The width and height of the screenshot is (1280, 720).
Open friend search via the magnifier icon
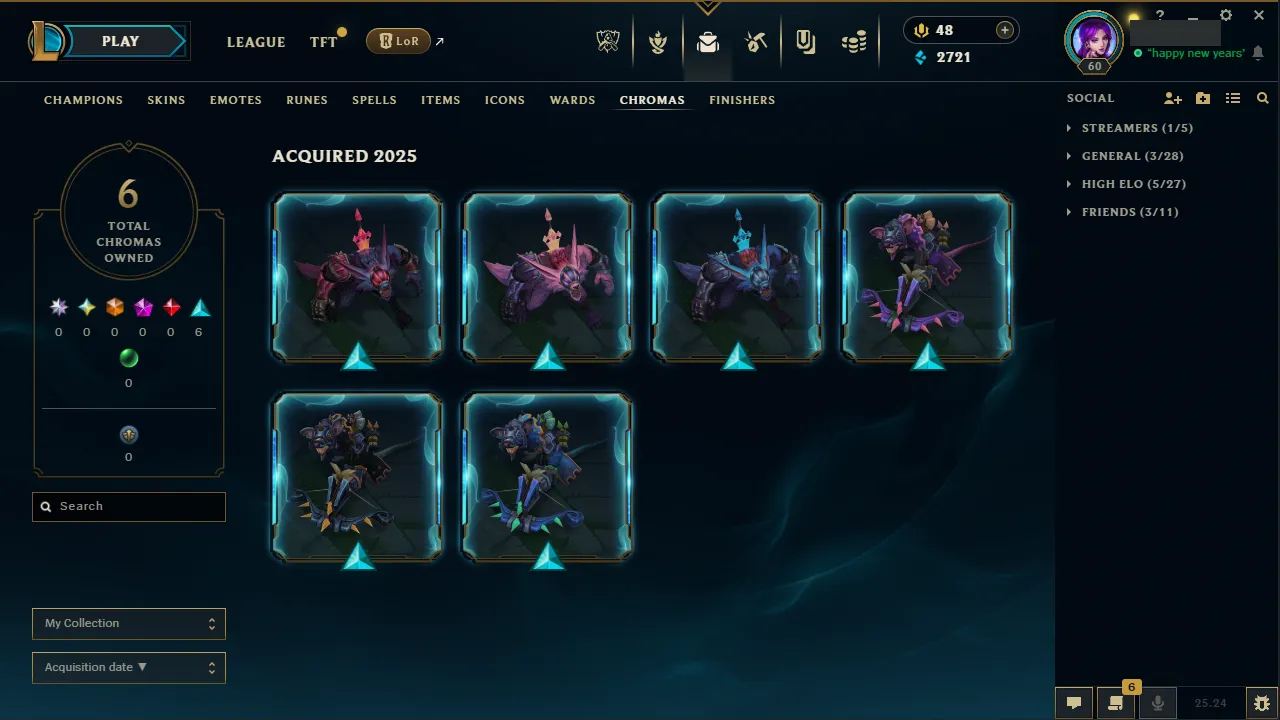pos(1262,98)
